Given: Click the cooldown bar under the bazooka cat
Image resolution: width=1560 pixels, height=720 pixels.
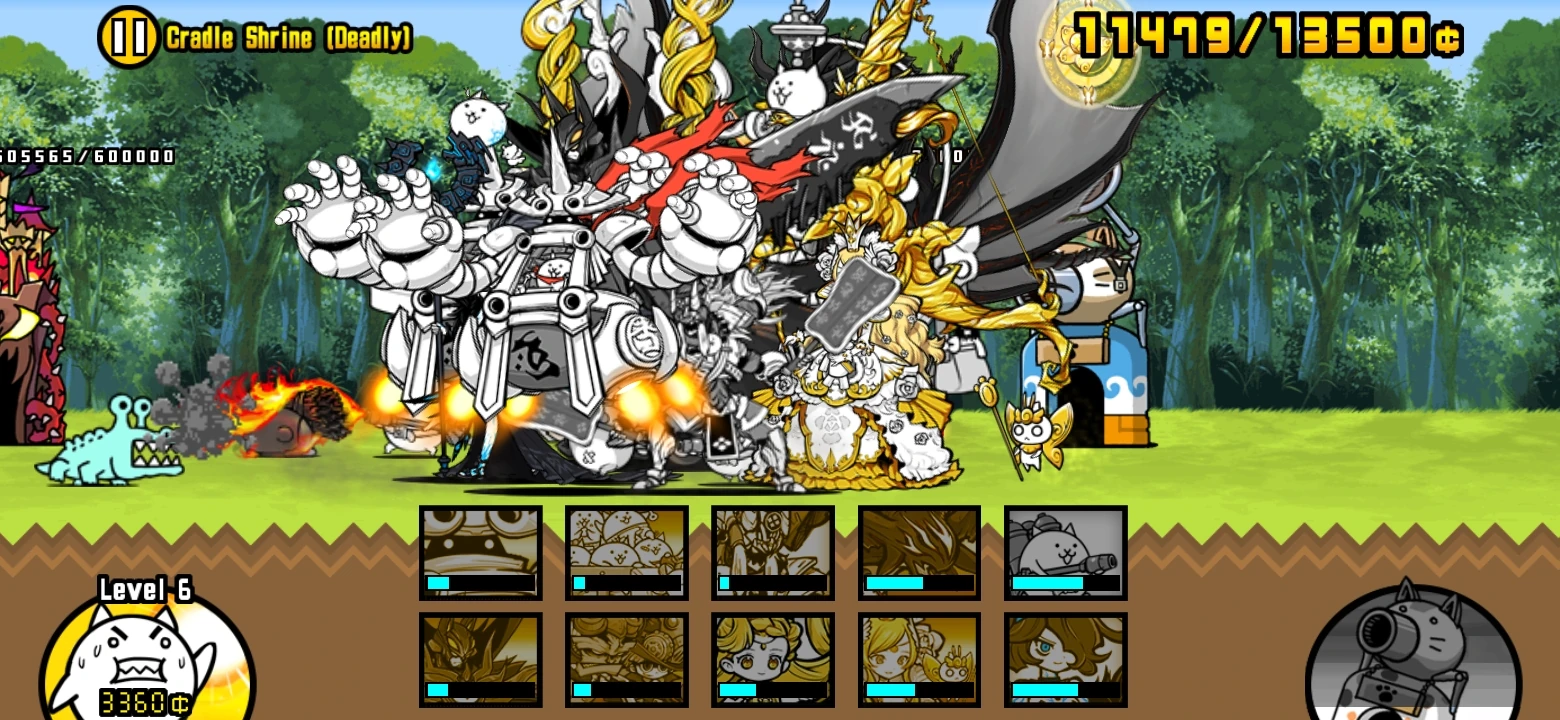Looking at the screenshot, I should coord(1065,583).
